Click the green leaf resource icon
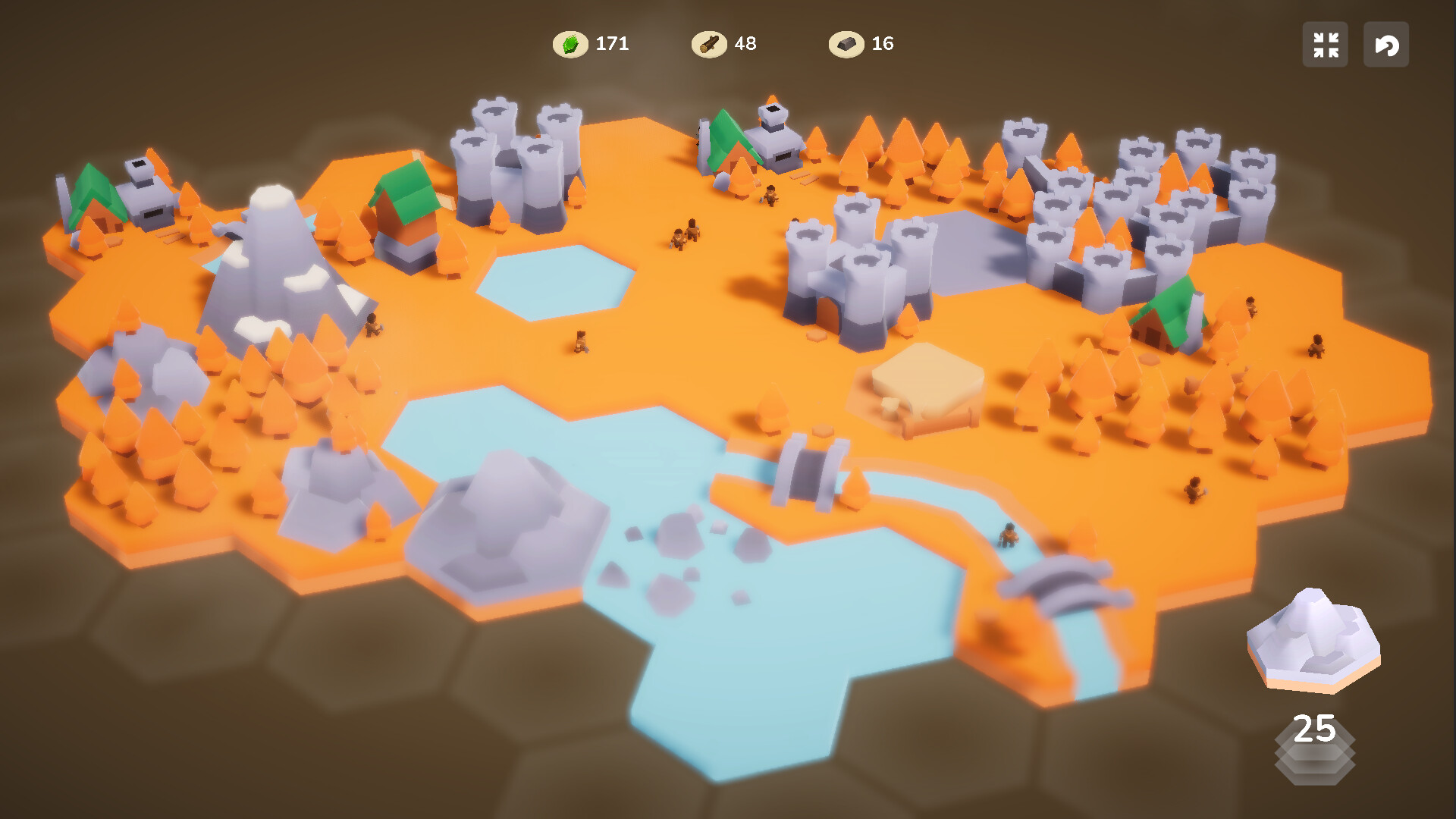The width and height of the screenshot is (1456, 819). tap(570, 43)
